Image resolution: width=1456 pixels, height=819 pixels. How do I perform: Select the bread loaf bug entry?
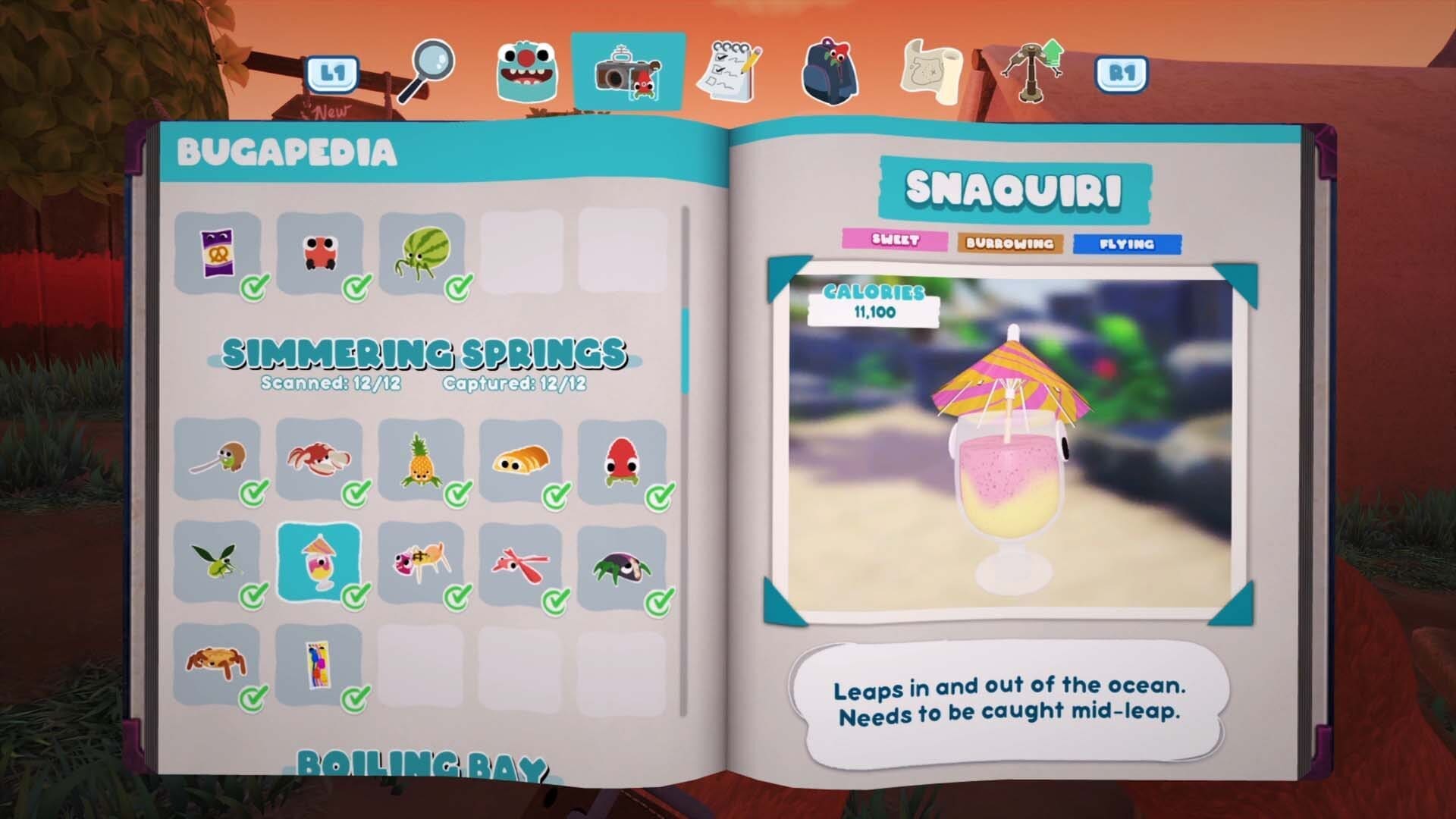[x=520, y=460]
